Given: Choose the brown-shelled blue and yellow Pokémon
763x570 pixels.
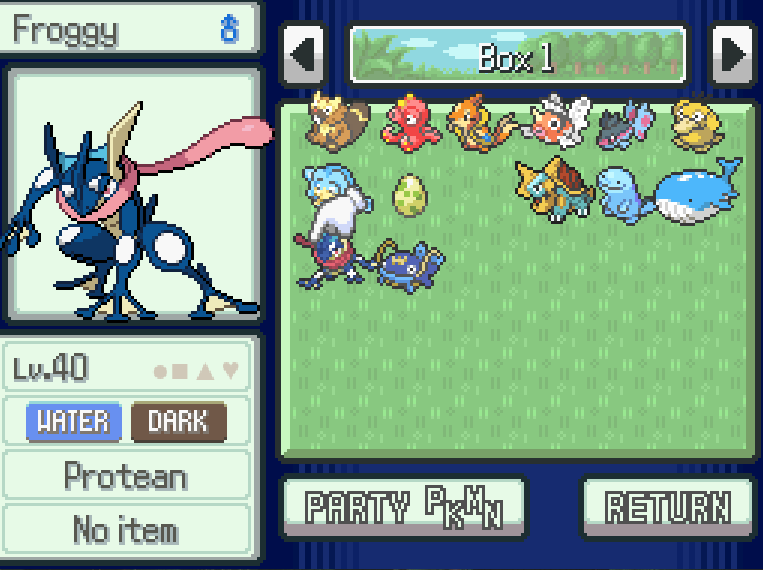Looking at the screenshot, I should [551, 188].
